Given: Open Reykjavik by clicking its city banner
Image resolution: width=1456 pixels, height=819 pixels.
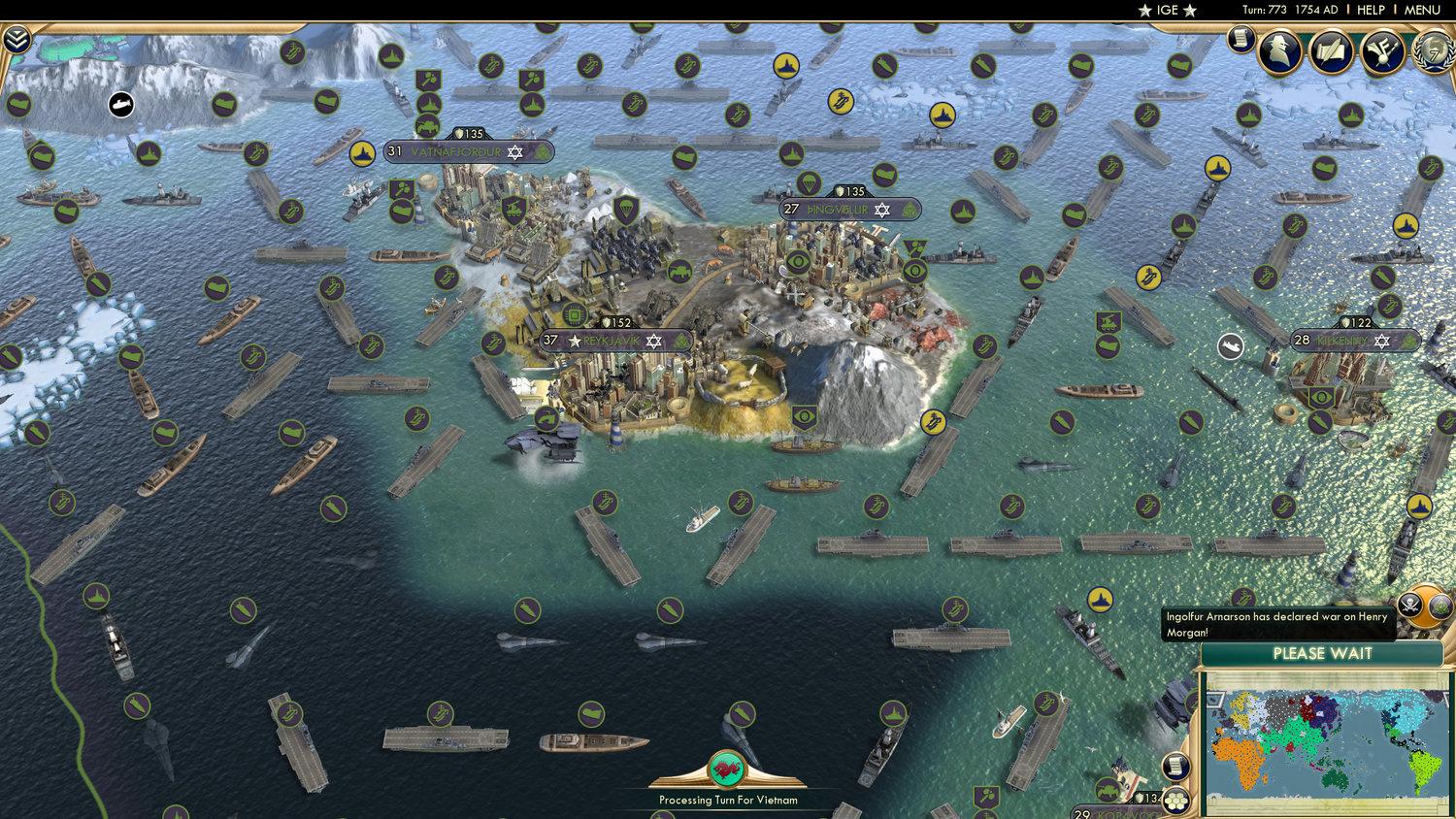Looking at the screenshot, I should click(611, 341).
